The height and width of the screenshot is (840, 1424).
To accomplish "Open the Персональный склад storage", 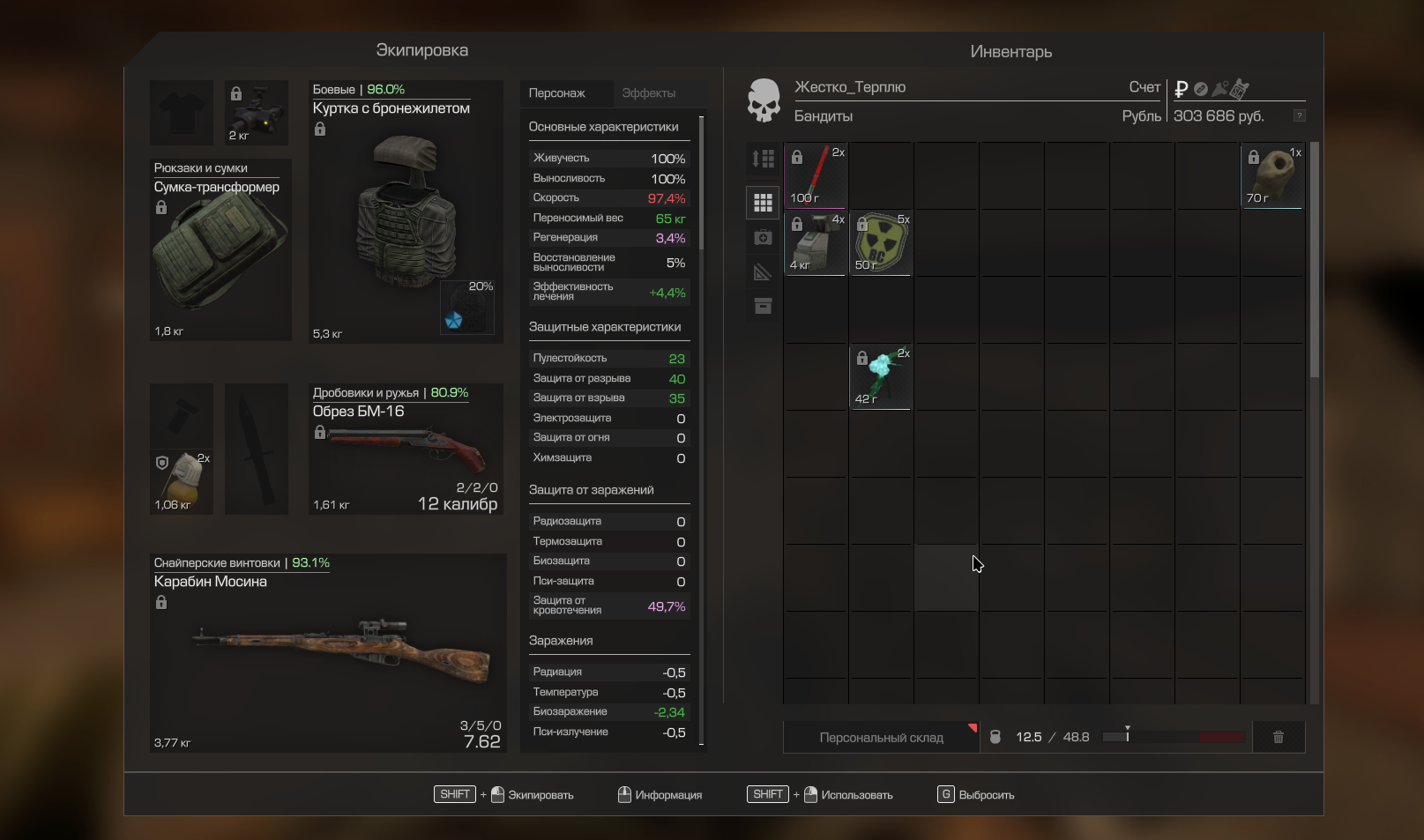I will coord(881,738).
